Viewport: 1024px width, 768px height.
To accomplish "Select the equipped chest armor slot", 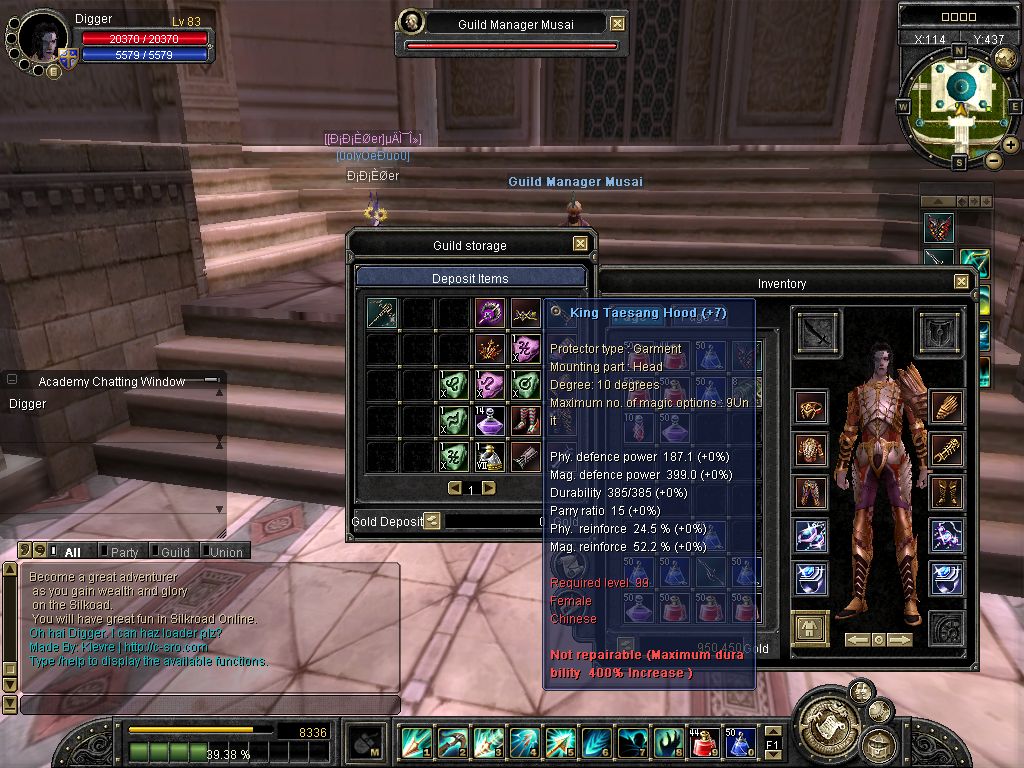I will point(811,450).
